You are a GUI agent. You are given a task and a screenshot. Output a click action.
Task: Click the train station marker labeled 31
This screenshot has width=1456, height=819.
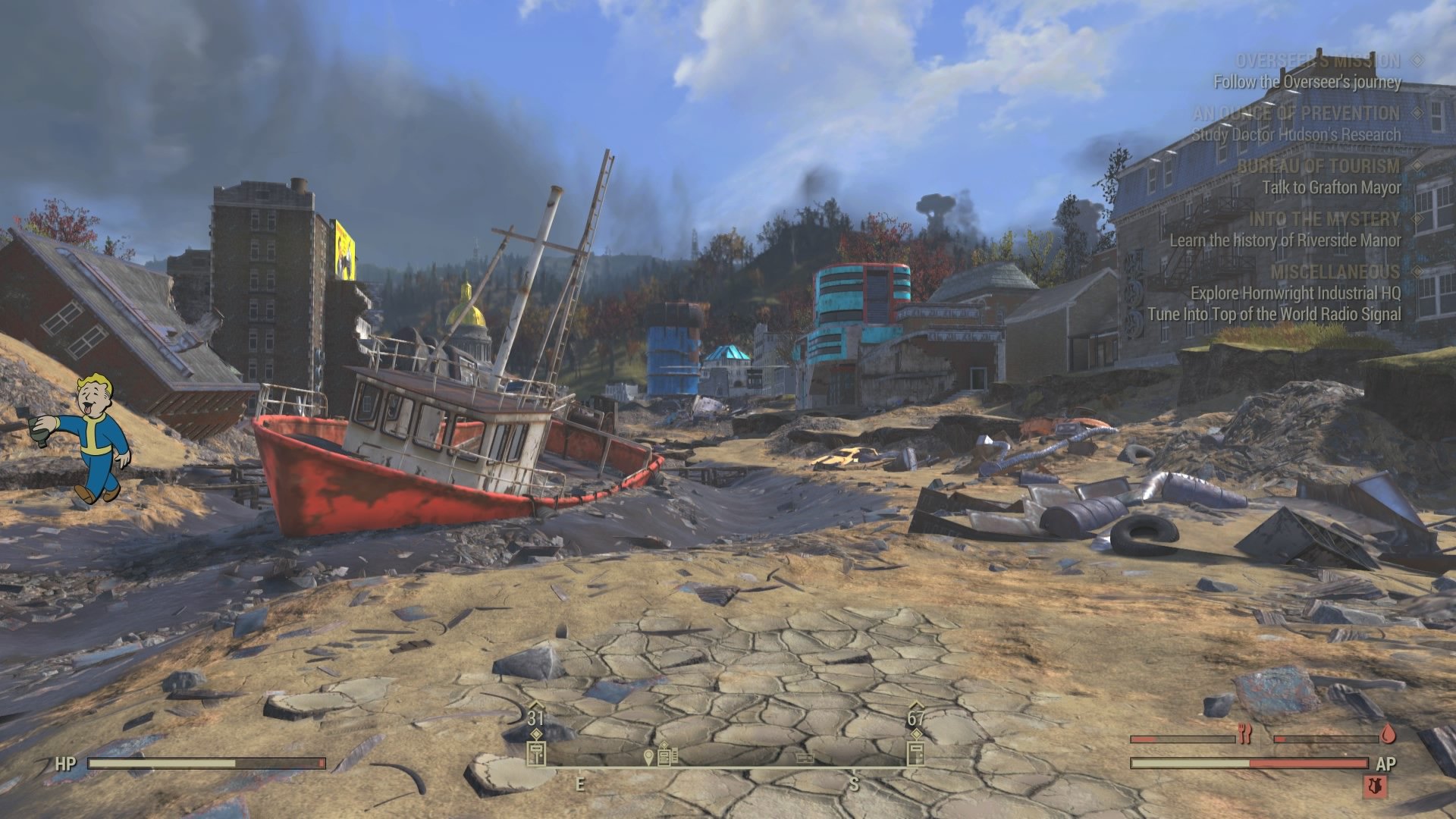[x=535, y=754]
